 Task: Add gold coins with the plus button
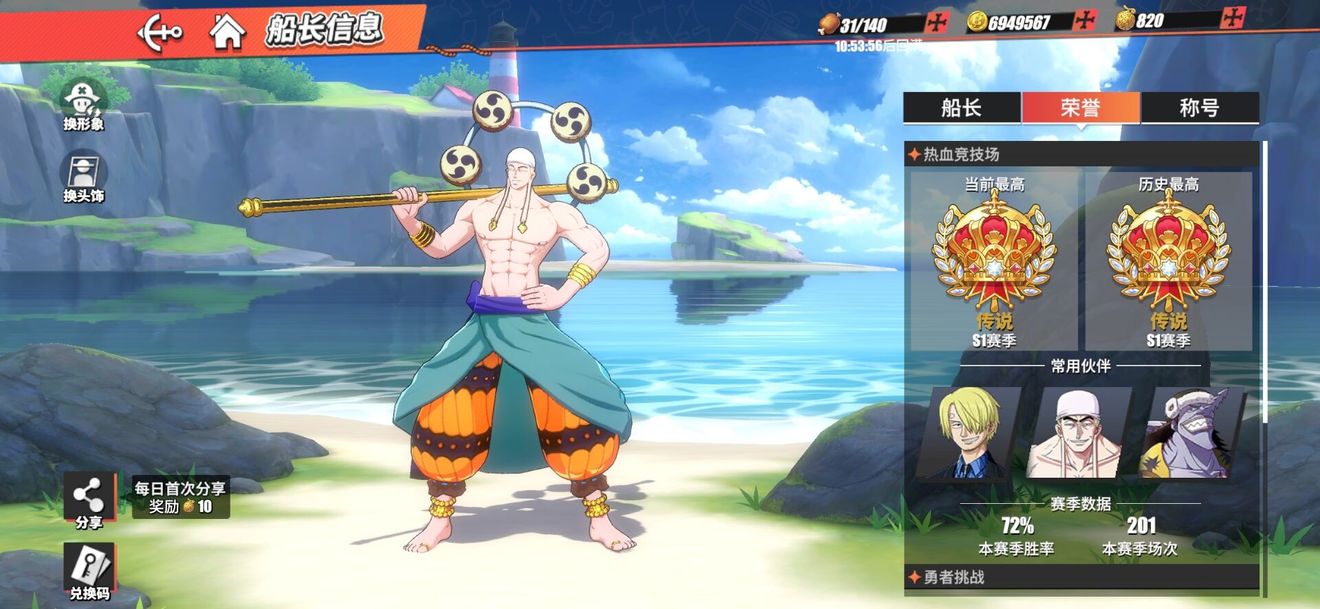[1086, 20]
